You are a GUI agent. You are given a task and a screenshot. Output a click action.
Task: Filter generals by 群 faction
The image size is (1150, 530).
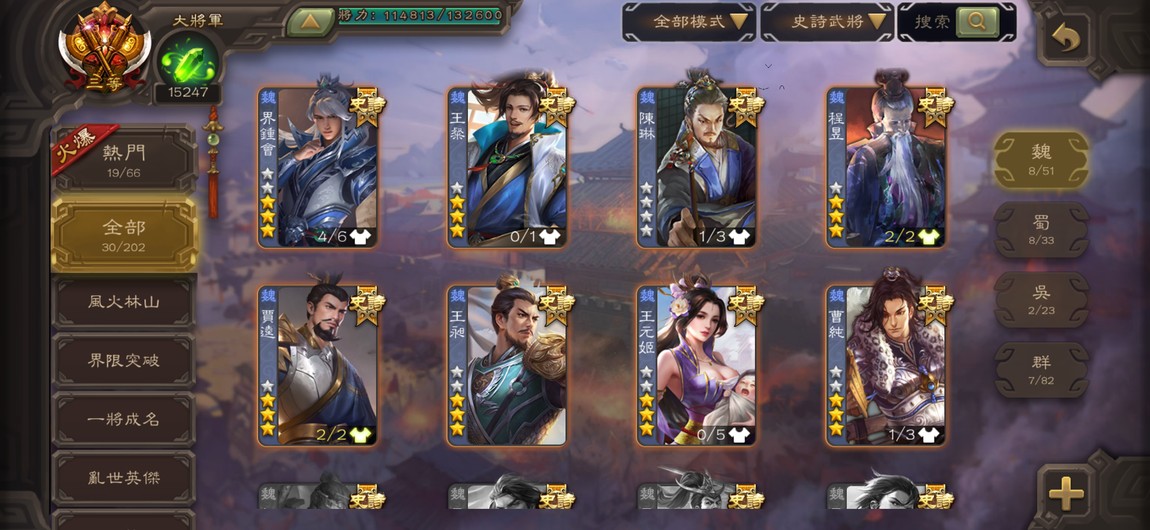pyautogui.click(x=1041, y=369)
